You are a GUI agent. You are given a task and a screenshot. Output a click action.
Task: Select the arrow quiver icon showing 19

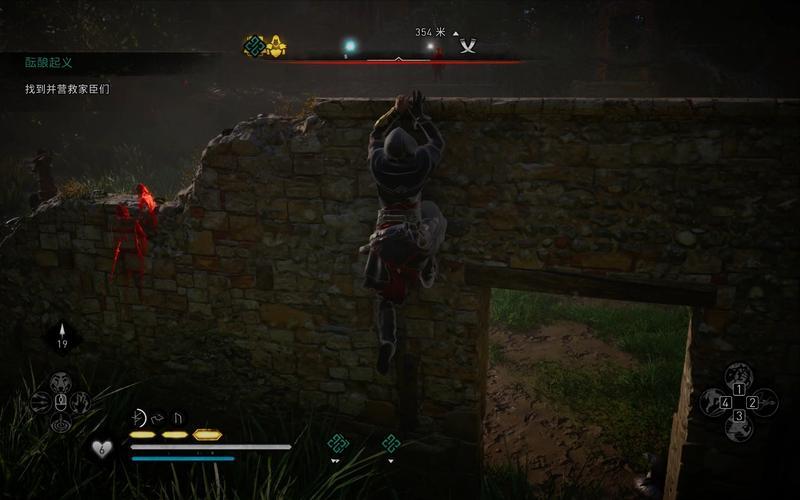[x=62, y=337]
